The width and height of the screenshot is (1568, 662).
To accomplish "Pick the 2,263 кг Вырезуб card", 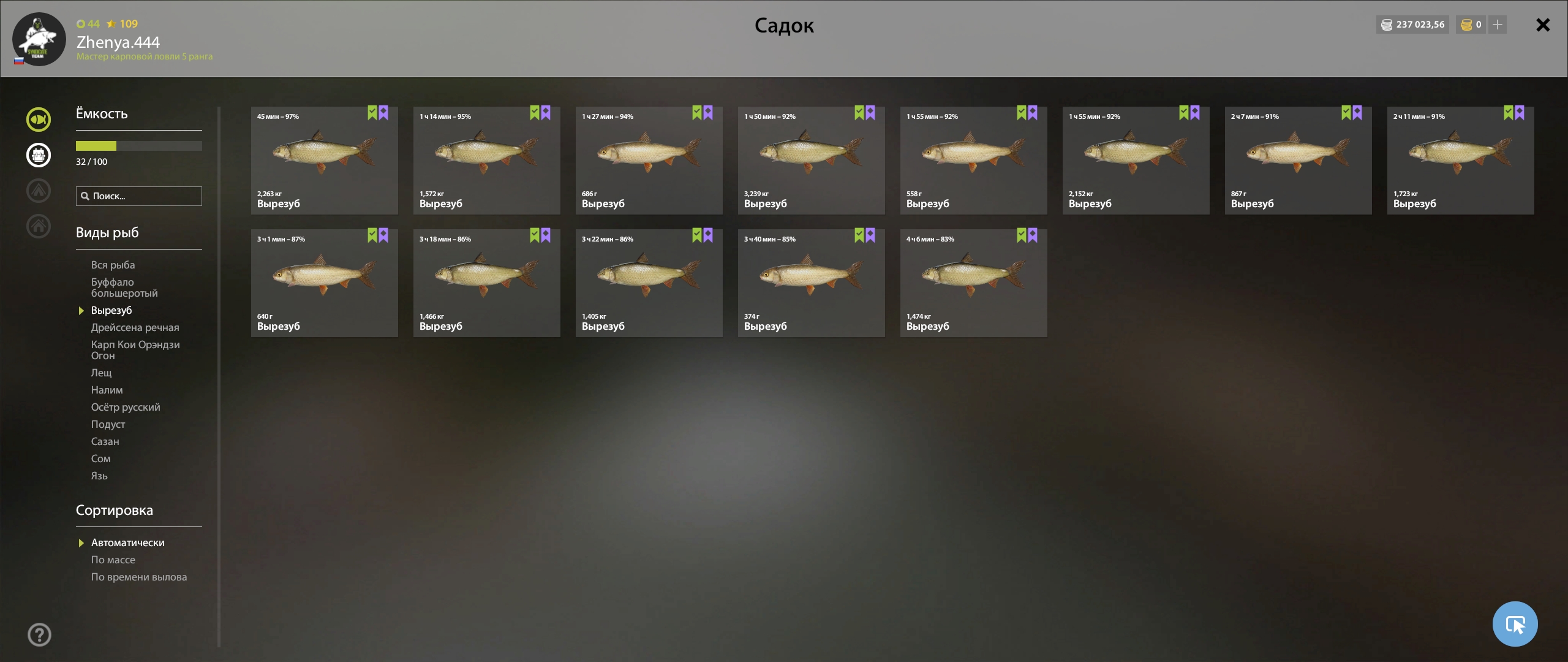I will click(x=324, y=161).
